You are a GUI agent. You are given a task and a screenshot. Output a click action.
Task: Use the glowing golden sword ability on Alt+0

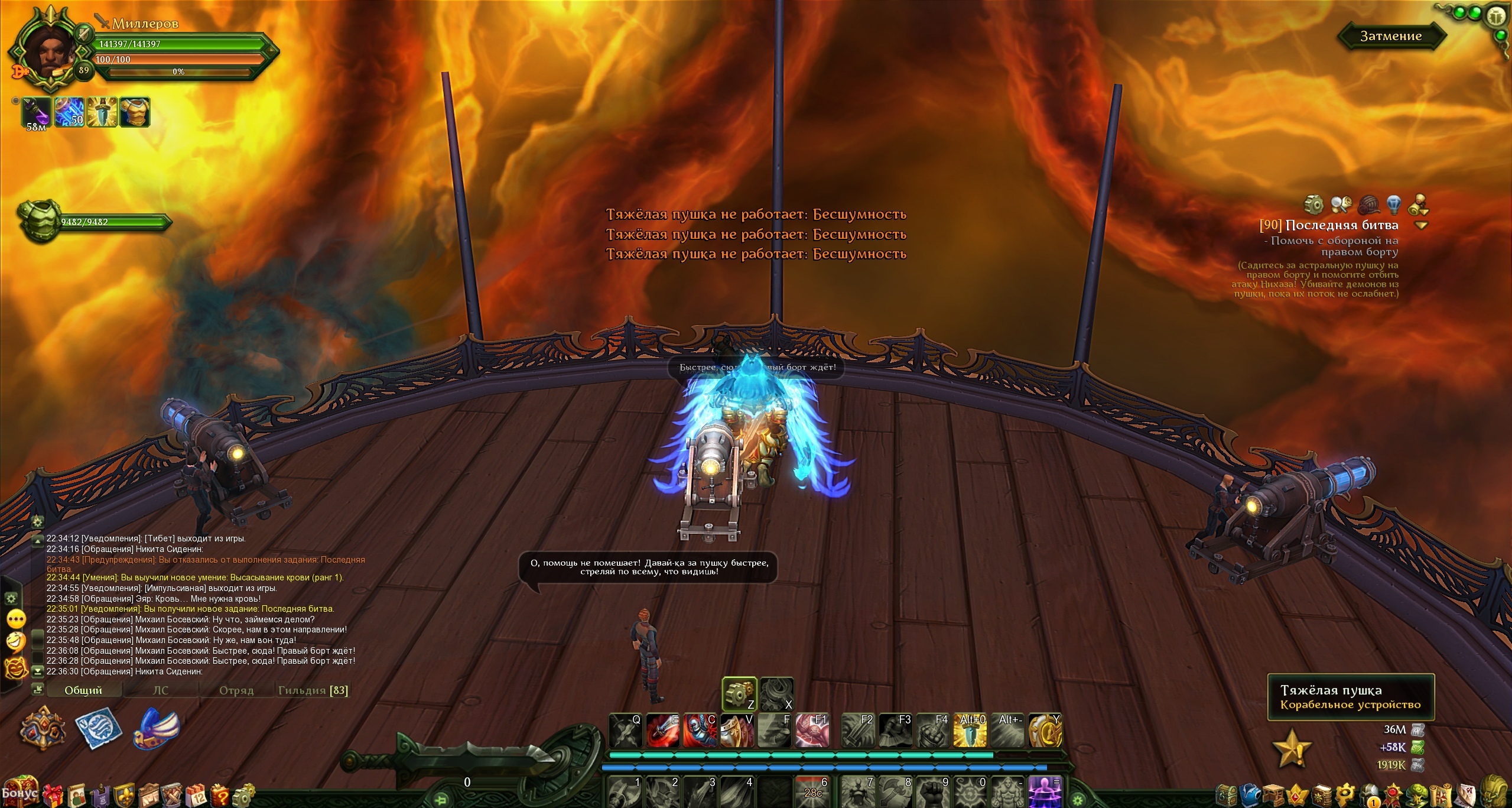970,731
